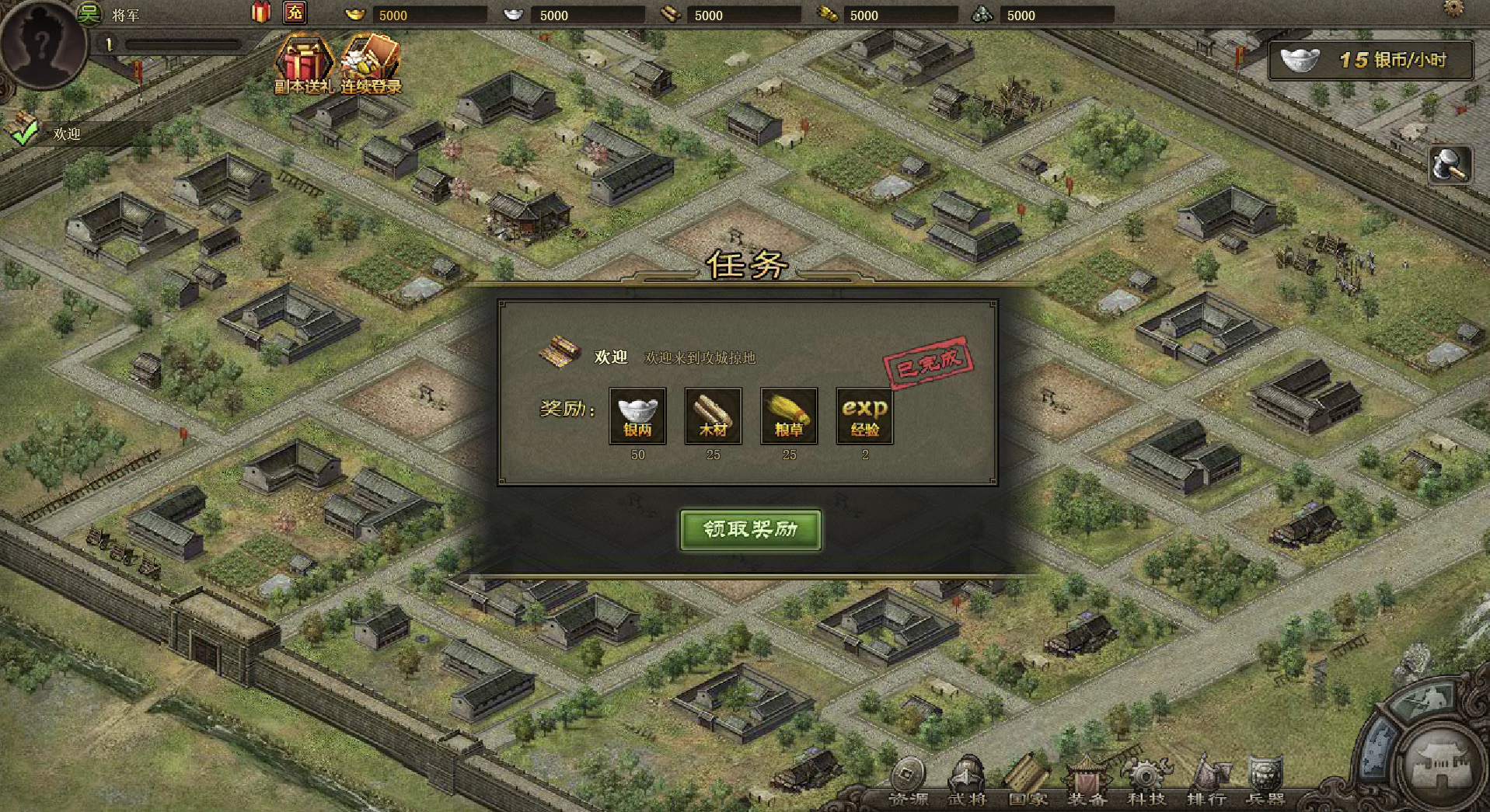Image resolution: width=1490 pixels, height=812 pixels.
Task: Select the 粮草 grain reward icon
Action: coord(789,416)
